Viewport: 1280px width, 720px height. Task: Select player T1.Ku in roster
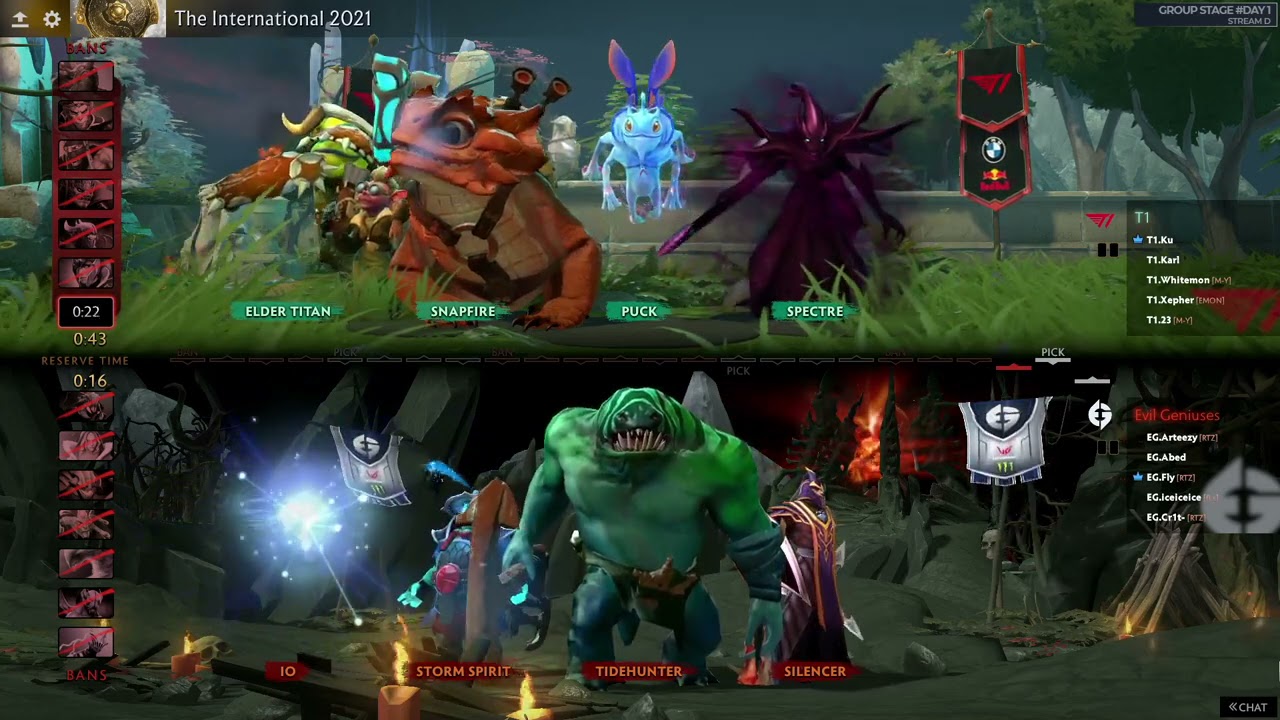click(x=1160, y=240)
